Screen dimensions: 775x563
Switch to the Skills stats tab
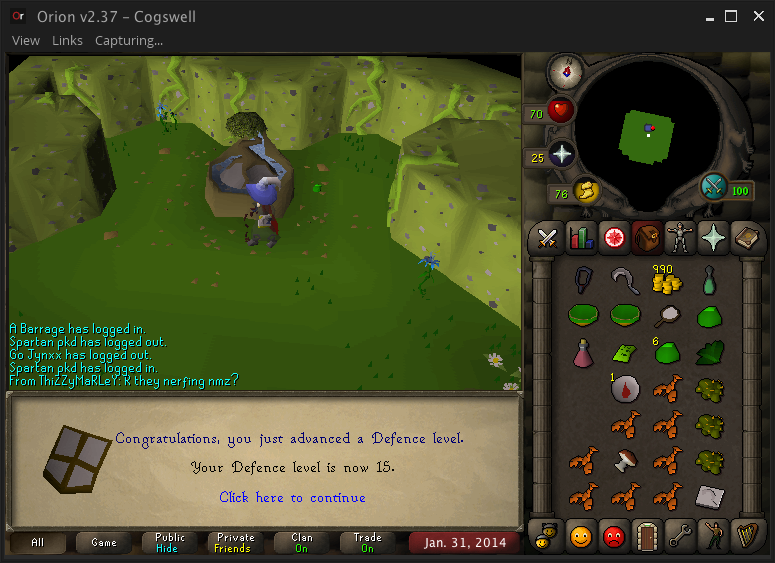[x=580, y=237]
